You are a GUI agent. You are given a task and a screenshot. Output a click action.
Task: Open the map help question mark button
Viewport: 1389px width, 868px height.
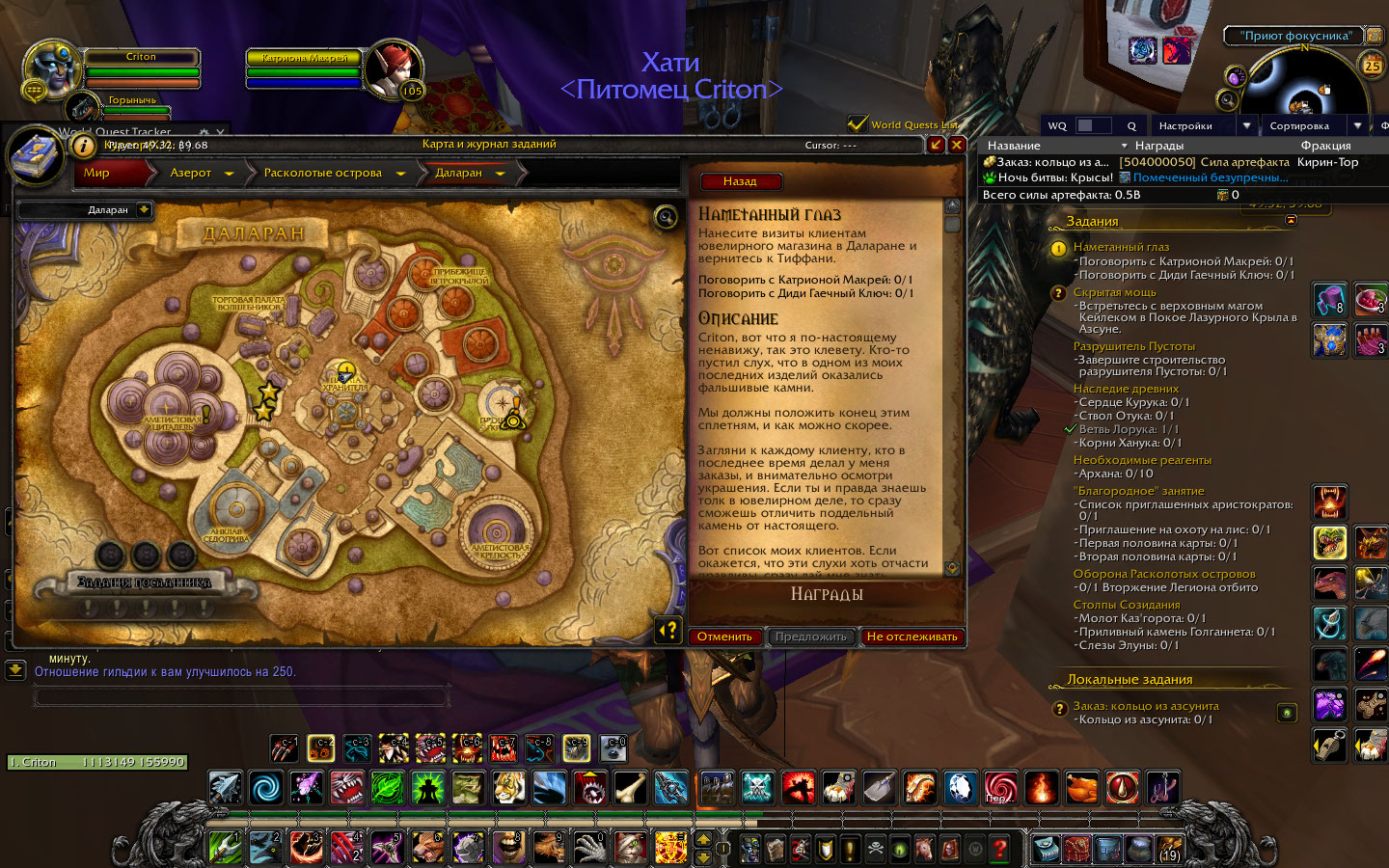668,630
